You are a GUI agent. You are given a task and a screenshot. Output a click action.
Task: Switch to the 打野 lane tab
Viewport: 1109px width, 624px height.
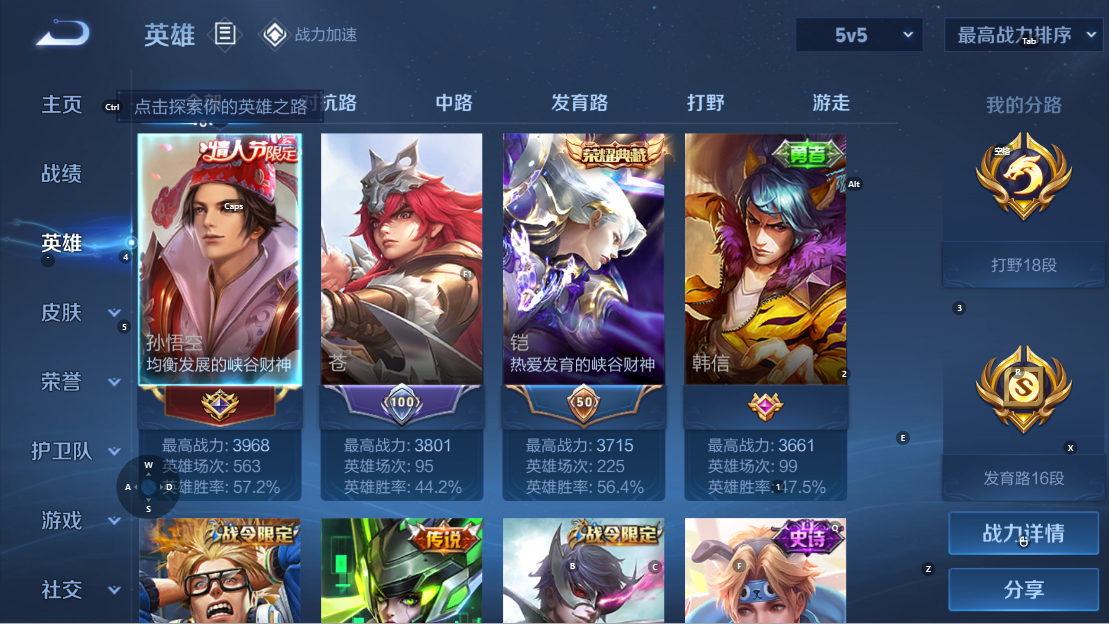(x=706, y=103)
